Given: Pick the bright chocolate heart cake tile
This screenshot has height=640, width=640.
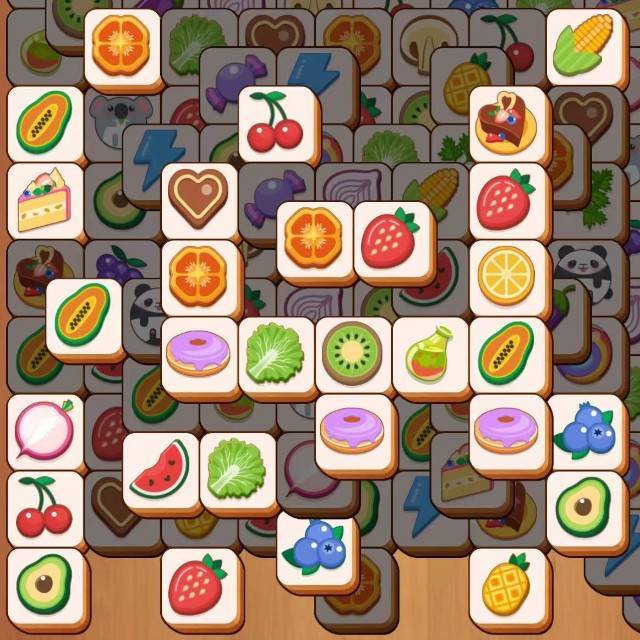Looking at the screenshot, I should 507,122.
